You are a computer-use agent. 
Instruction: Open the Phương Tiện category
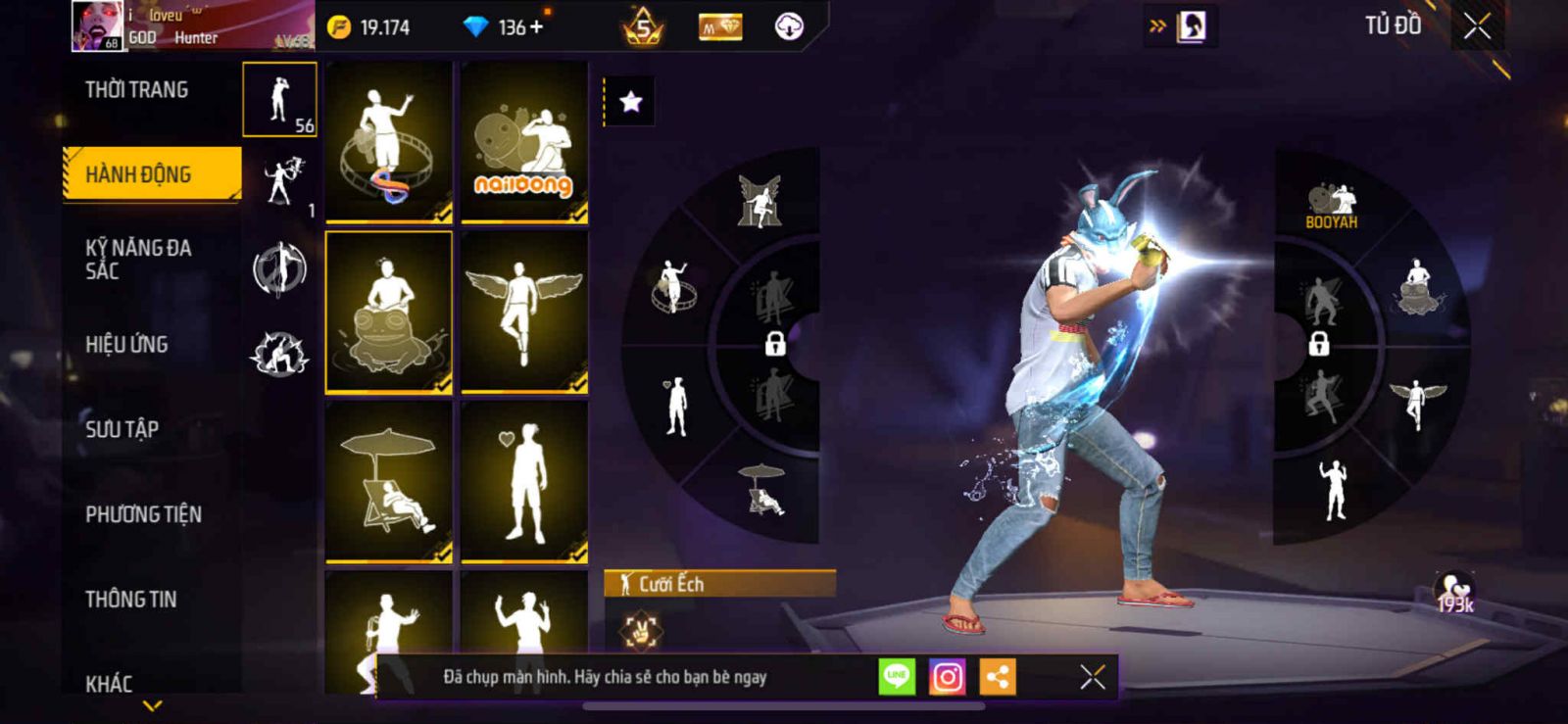143,514
